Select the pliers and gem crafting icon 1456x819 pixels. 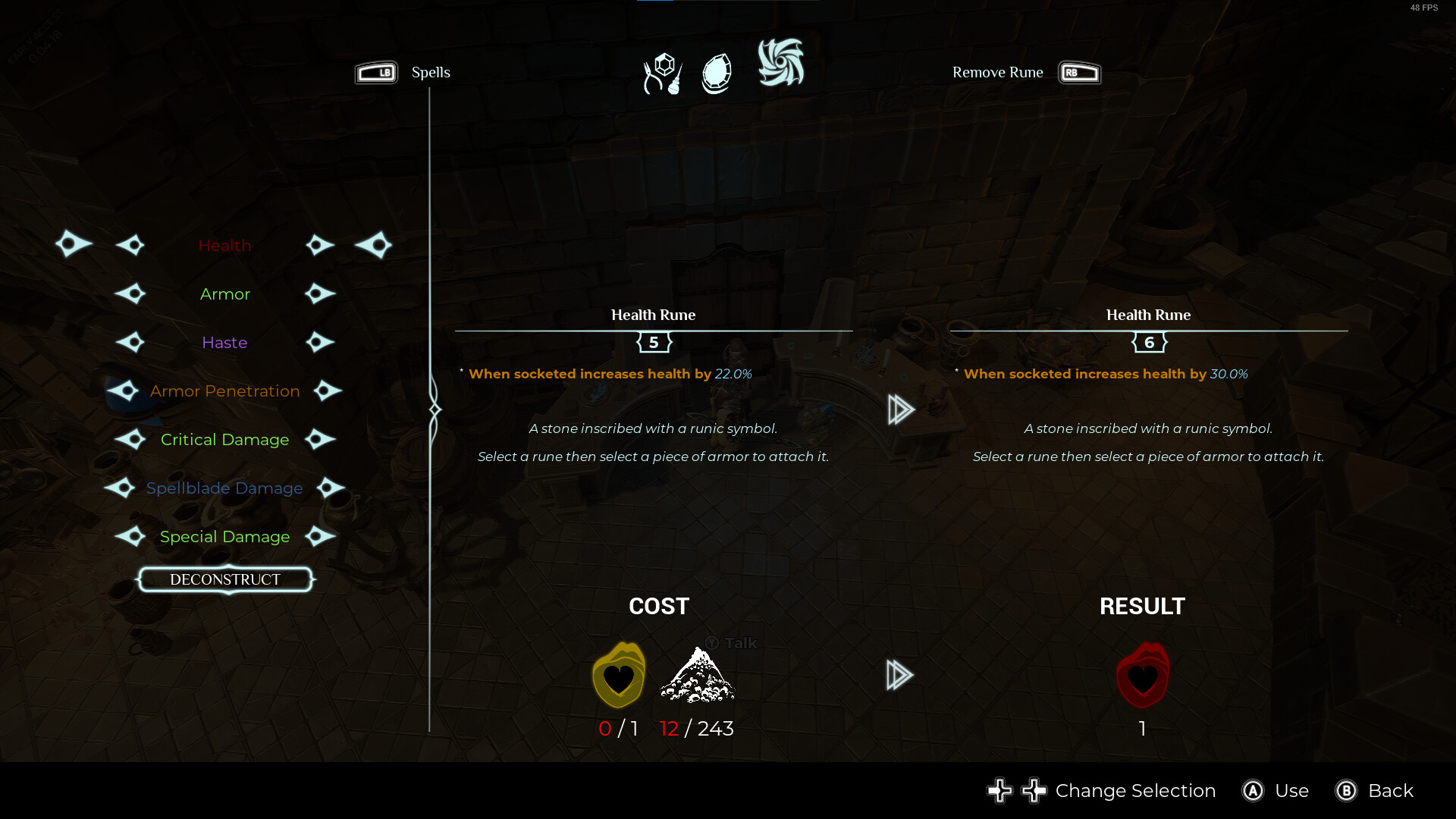click(x=663, y=74)
